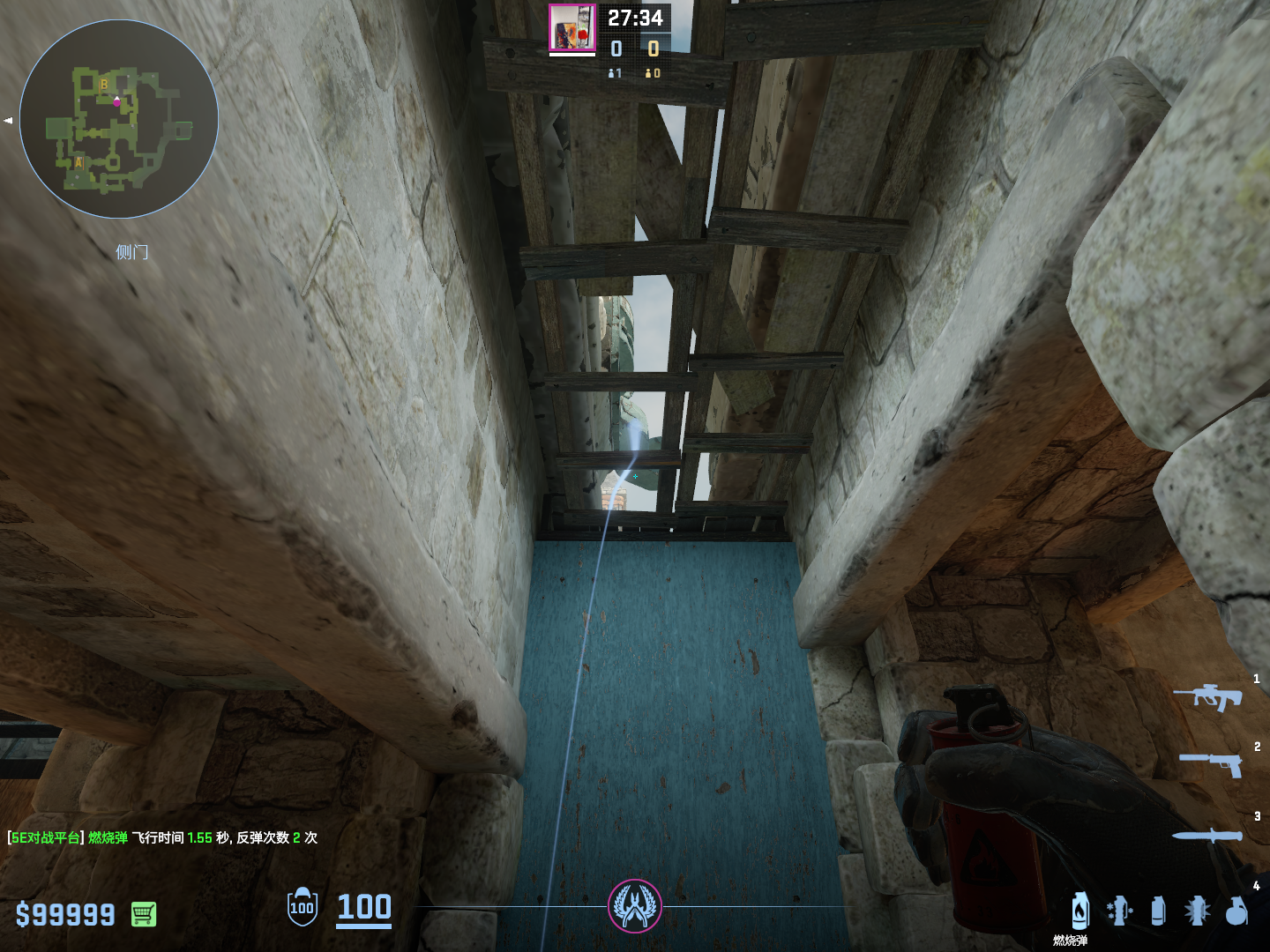Select the AUG rifle in slot 1

pos(1207,698)
